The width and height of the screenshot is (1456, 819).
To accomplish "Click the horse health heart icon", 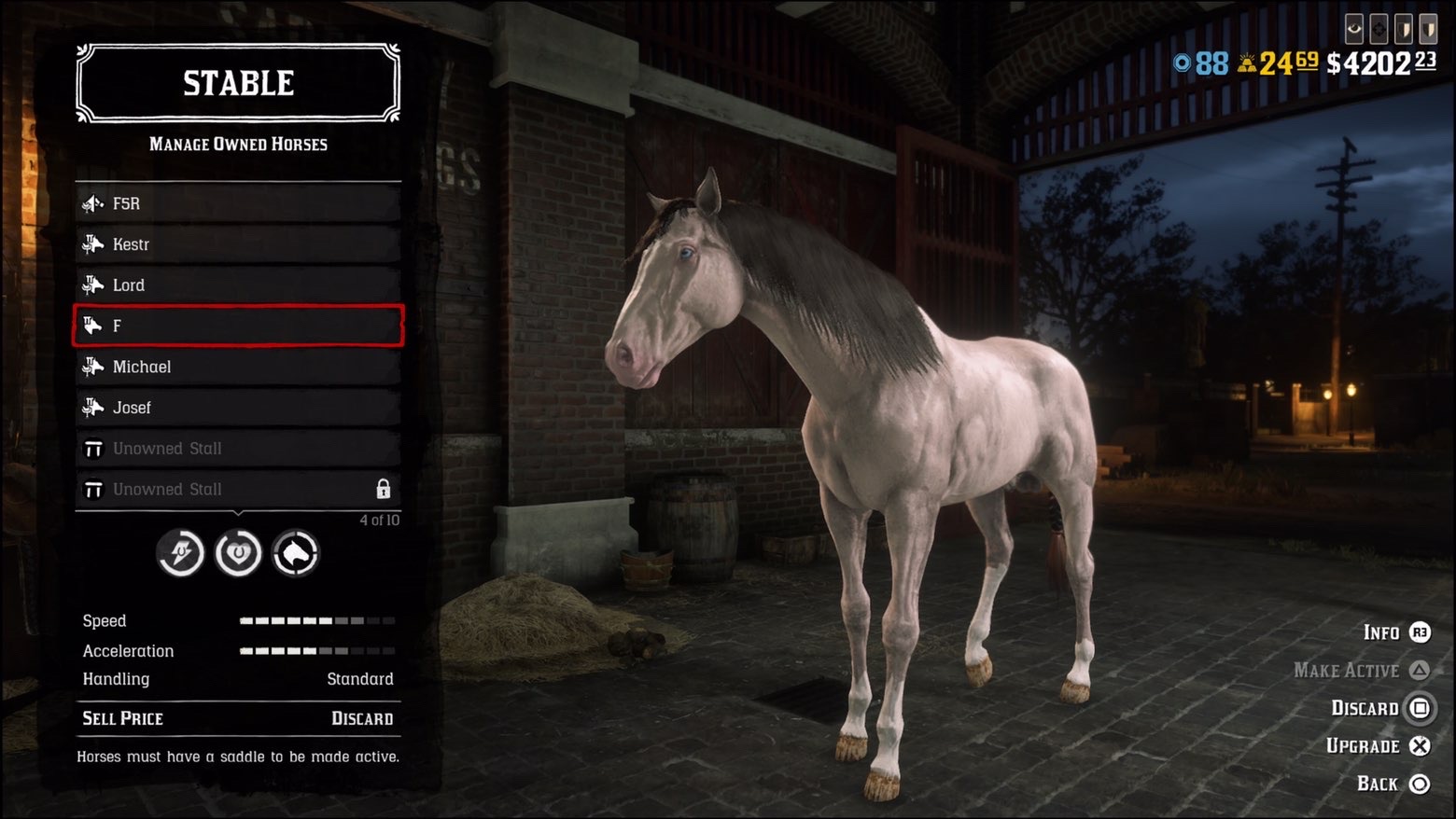I will click(238, 554).
